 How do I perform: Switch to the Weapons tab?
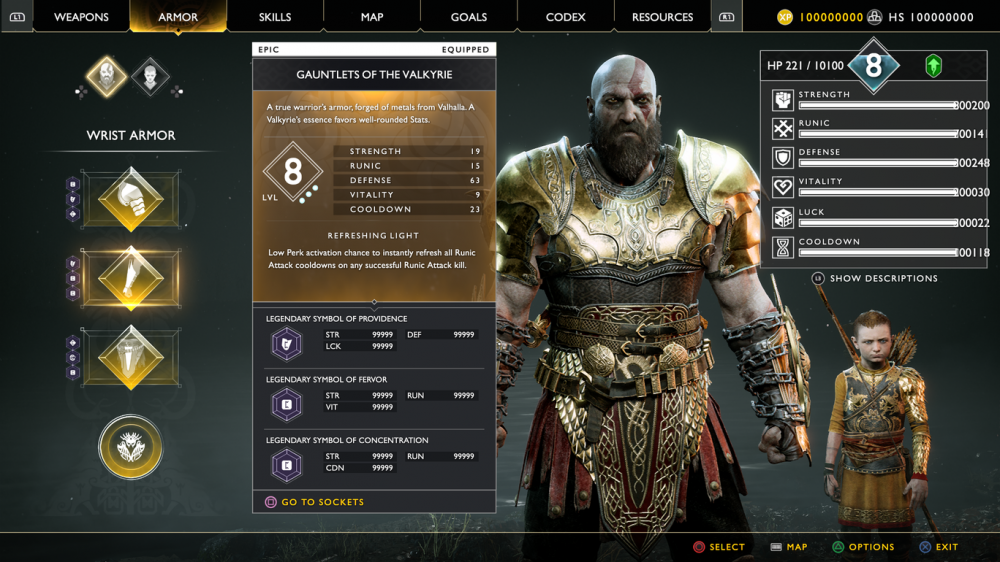click(81, 17)
